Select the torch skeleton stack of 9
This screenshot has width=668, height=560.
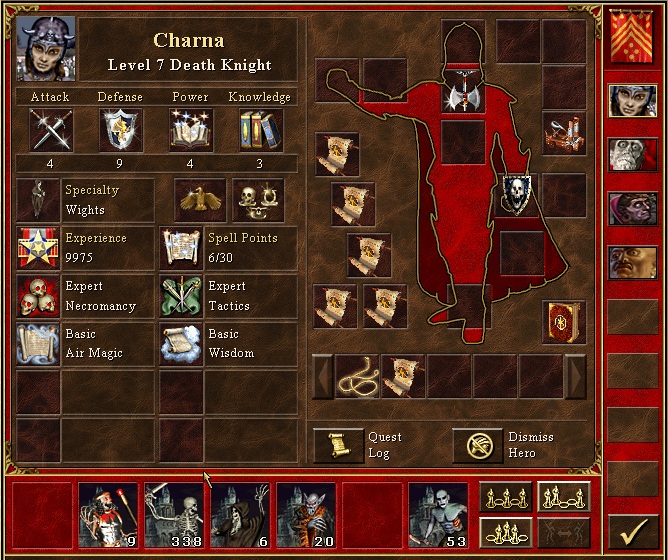pyautogui.click(x=108, y=515)
